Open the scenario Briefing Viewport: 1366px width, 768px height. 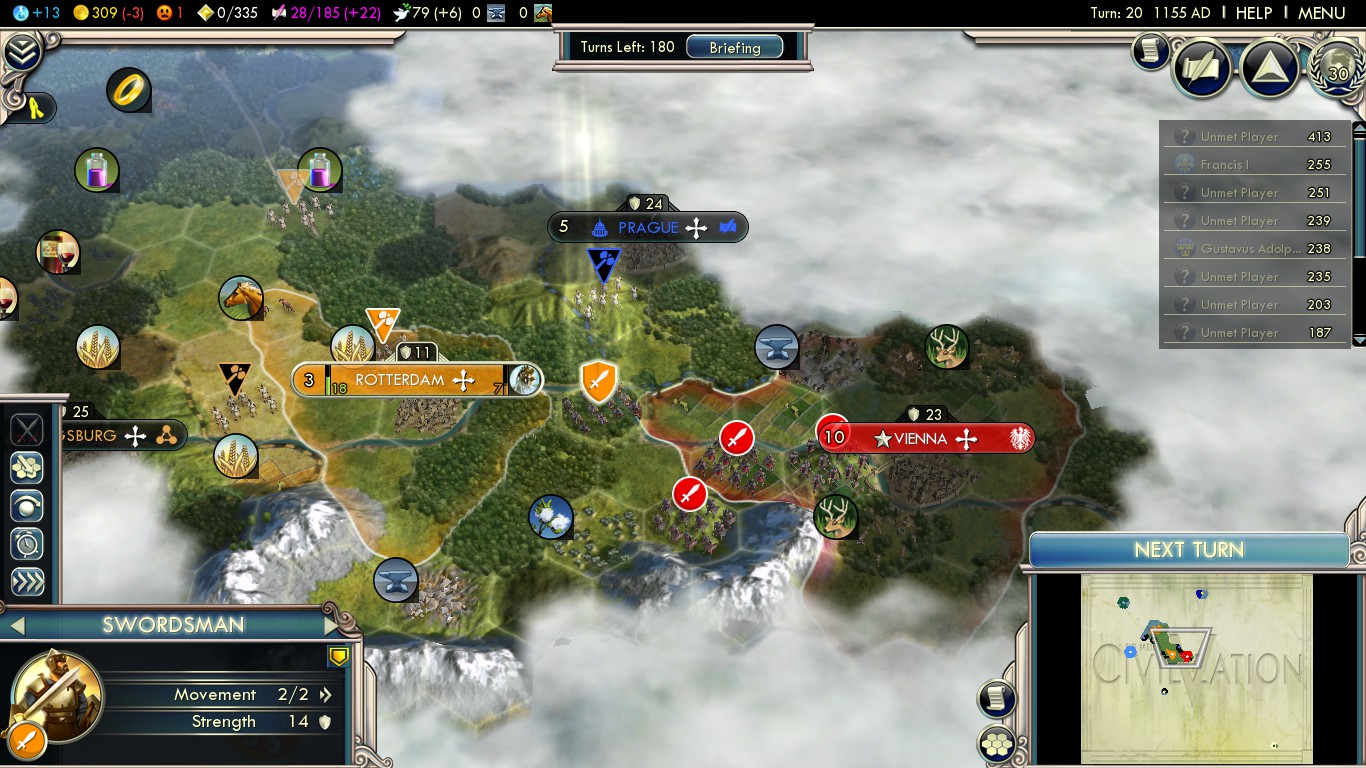click(735, 48)
